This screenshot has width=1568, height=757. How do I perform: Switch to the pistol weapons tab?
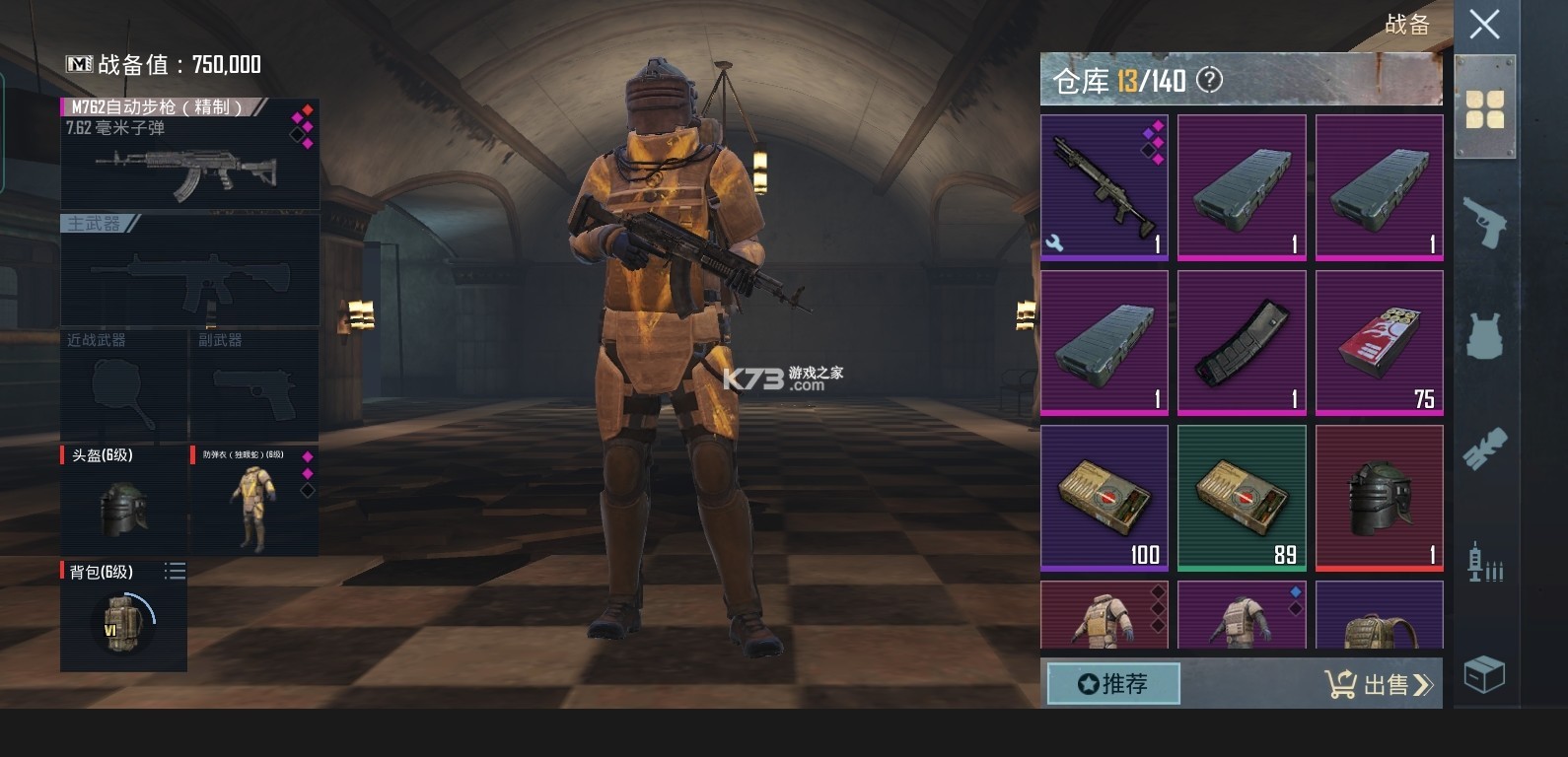click(x=1484, y=223)
